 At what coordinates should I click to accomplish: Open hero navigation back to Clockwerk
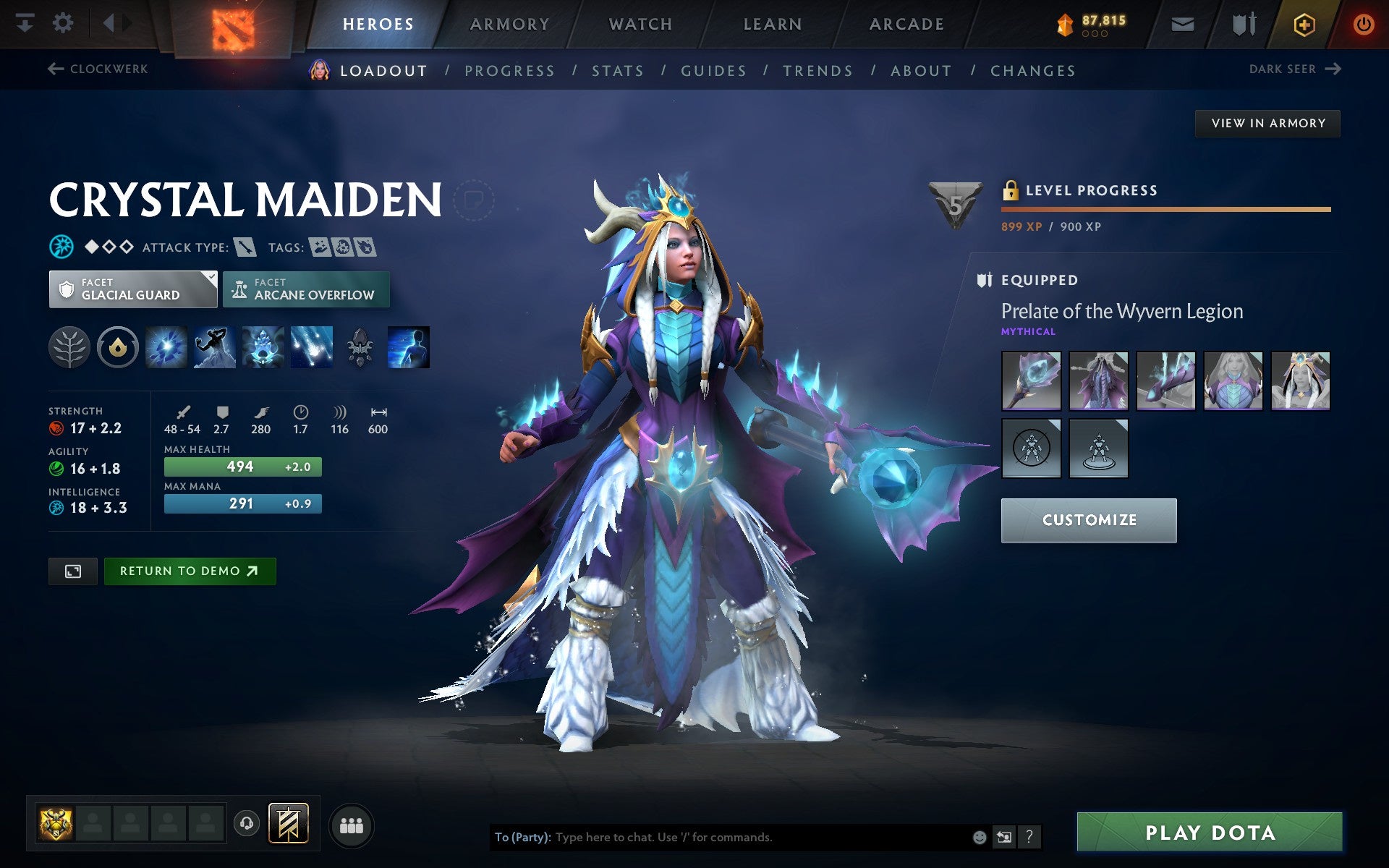(98, 69)
